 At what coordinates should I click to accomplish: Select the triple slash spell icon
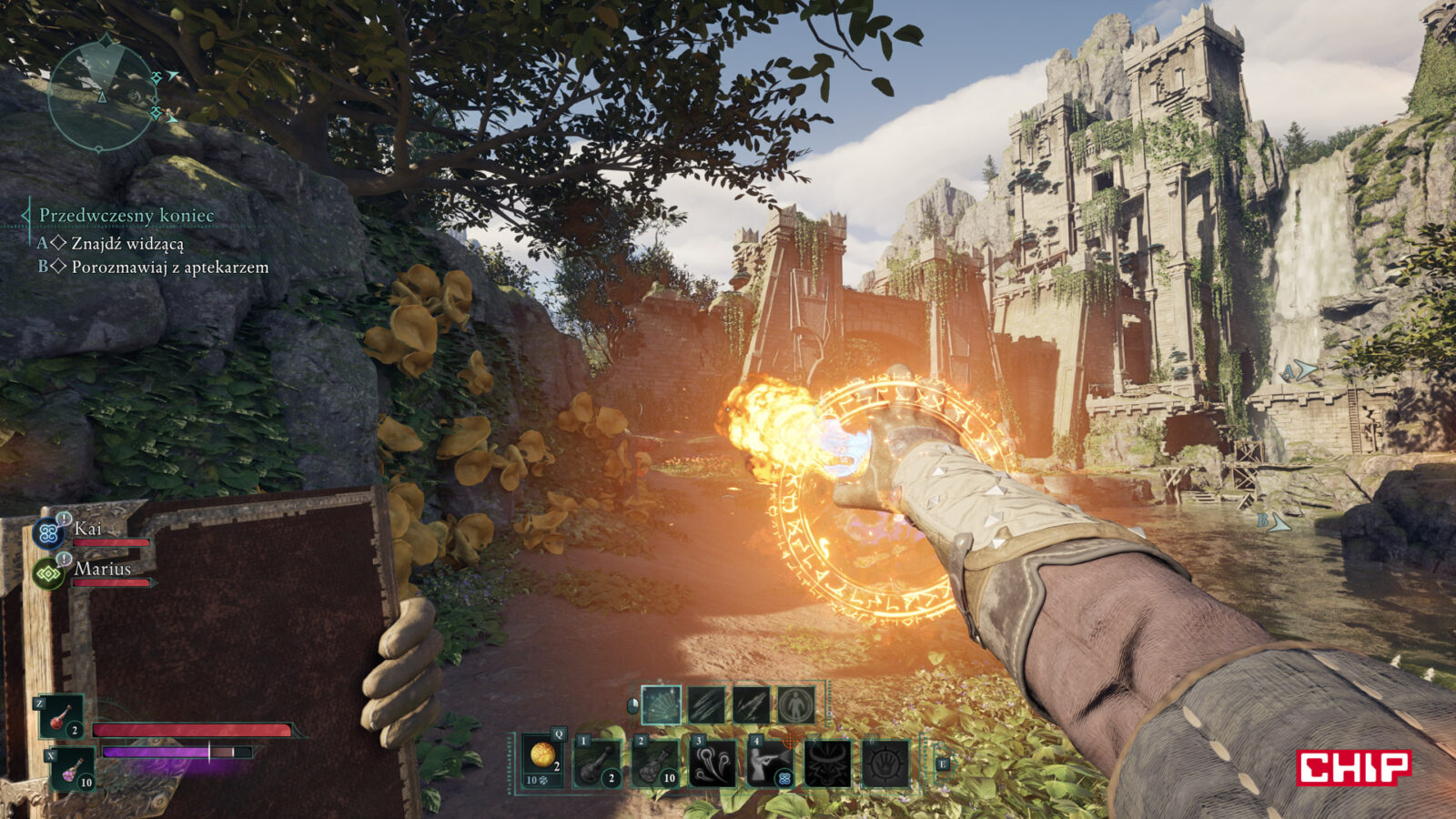pyautogui.click(x=706, y=703)
